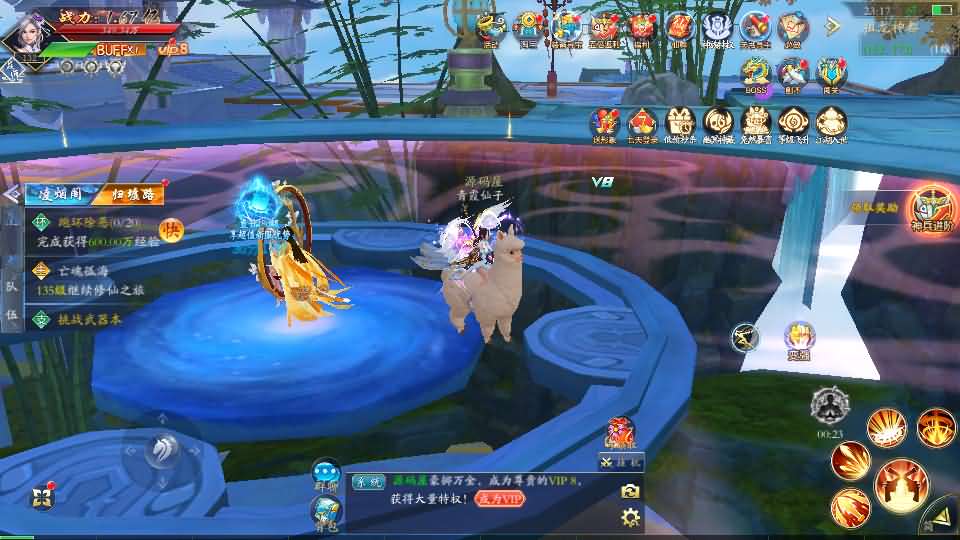Image resolution: width=960 pixels, height=540 pixels.
Task: Open the 七天登录 seven-day login icon
Action: pyautogui.click(x=643, y=123)
